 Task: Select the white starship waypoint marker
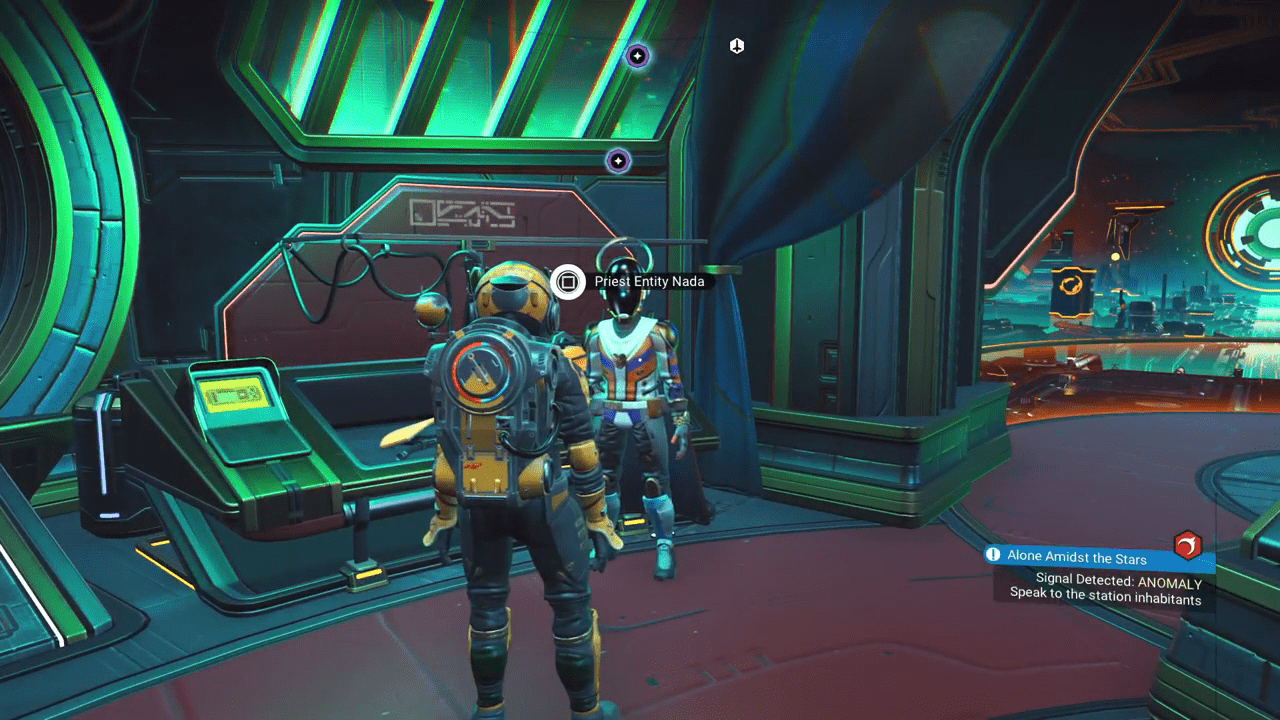[x=737, y=46]
